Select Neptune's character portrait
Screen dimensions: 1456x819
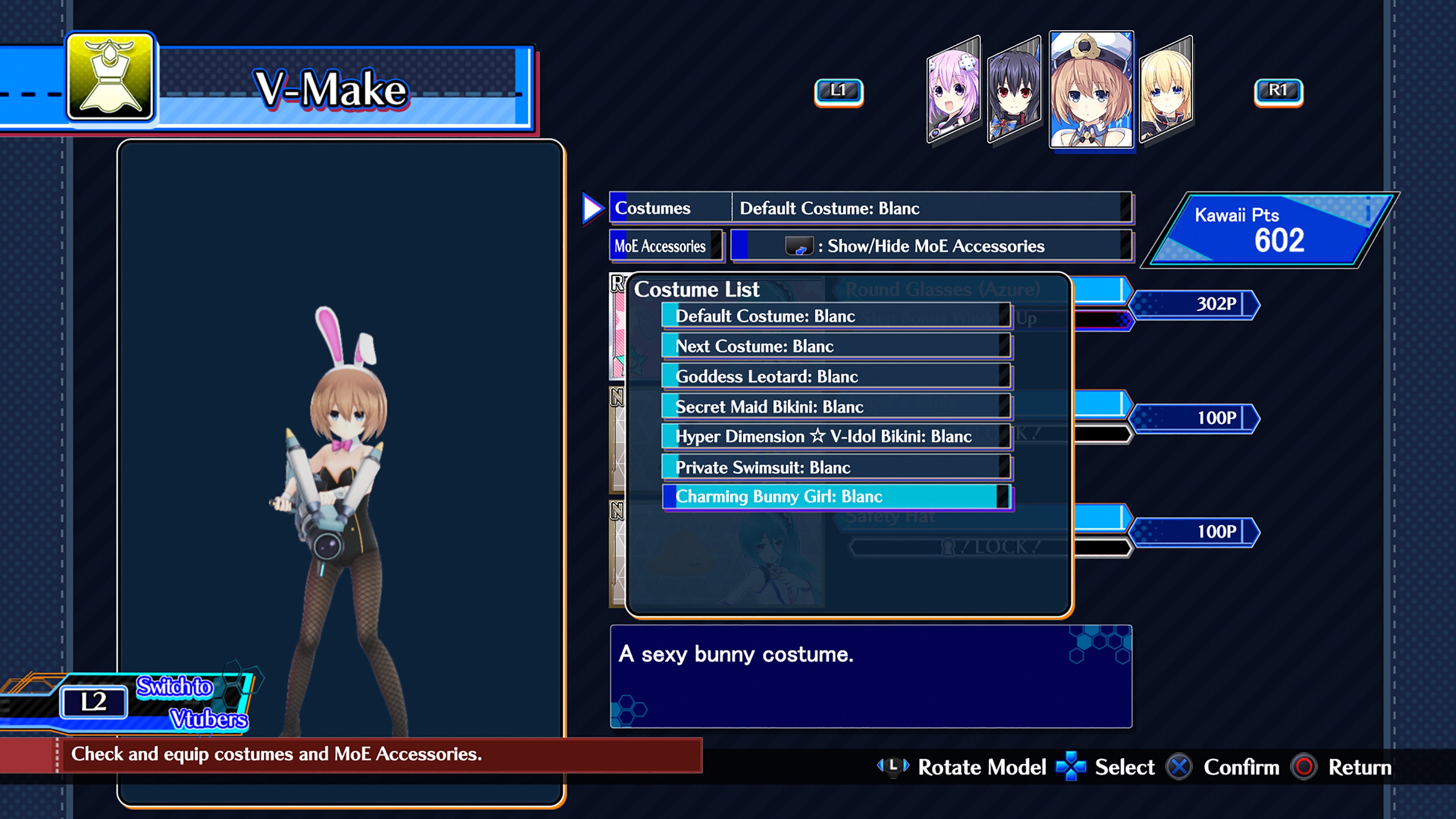954,91
